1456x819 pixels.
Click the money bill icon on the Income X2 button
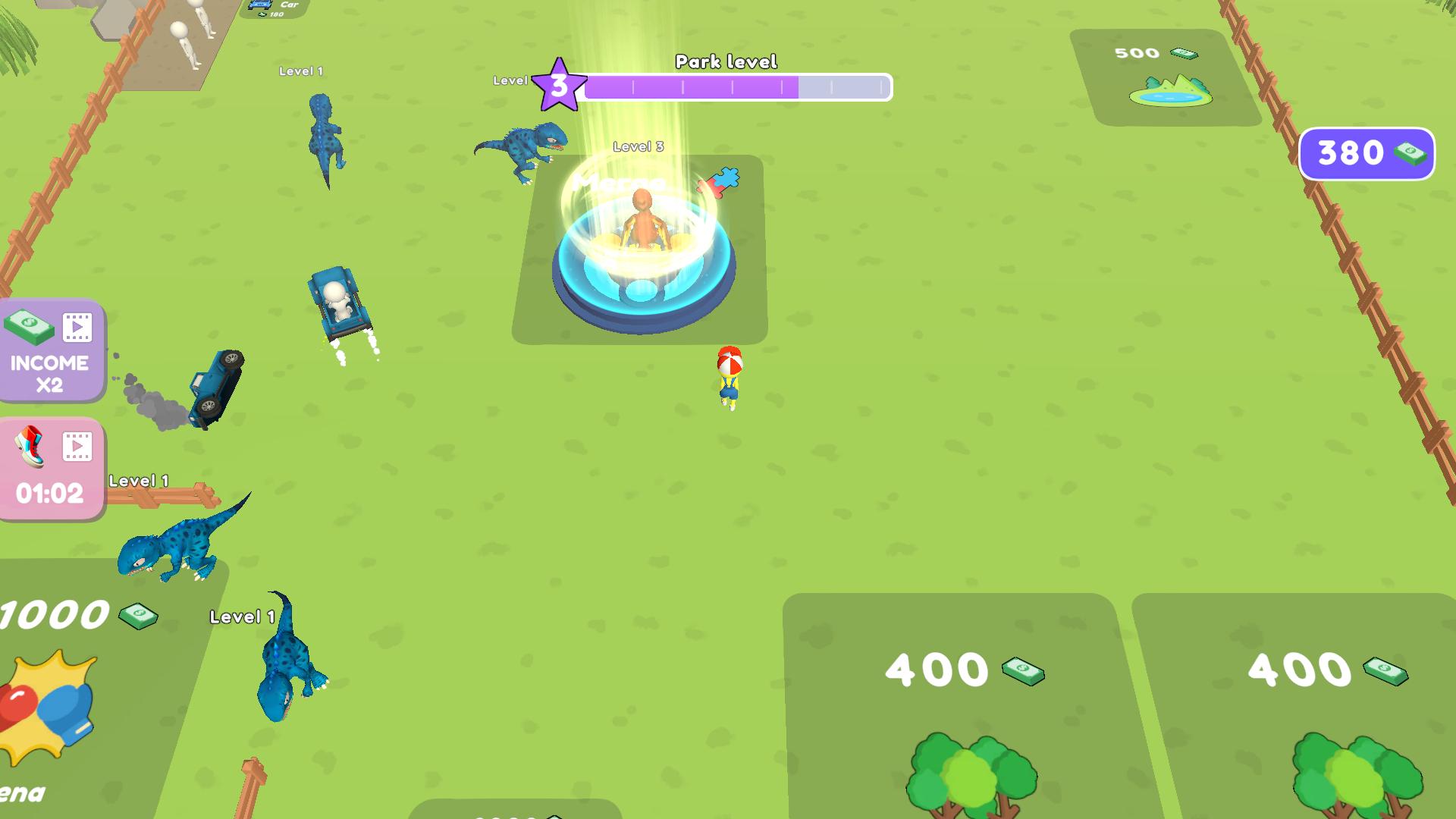click(29, 328)
